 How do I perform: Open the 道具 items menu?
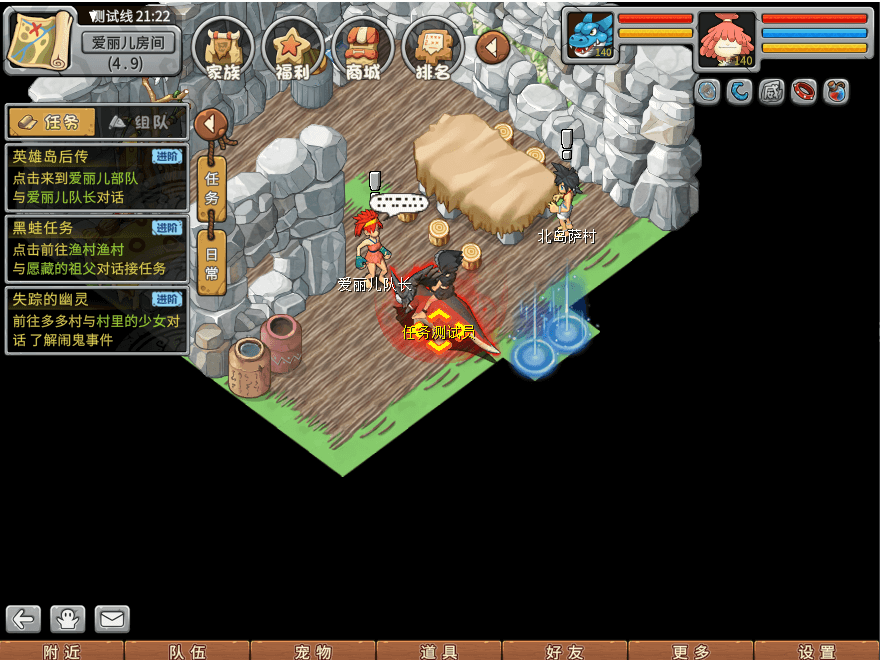pos(439,651)
